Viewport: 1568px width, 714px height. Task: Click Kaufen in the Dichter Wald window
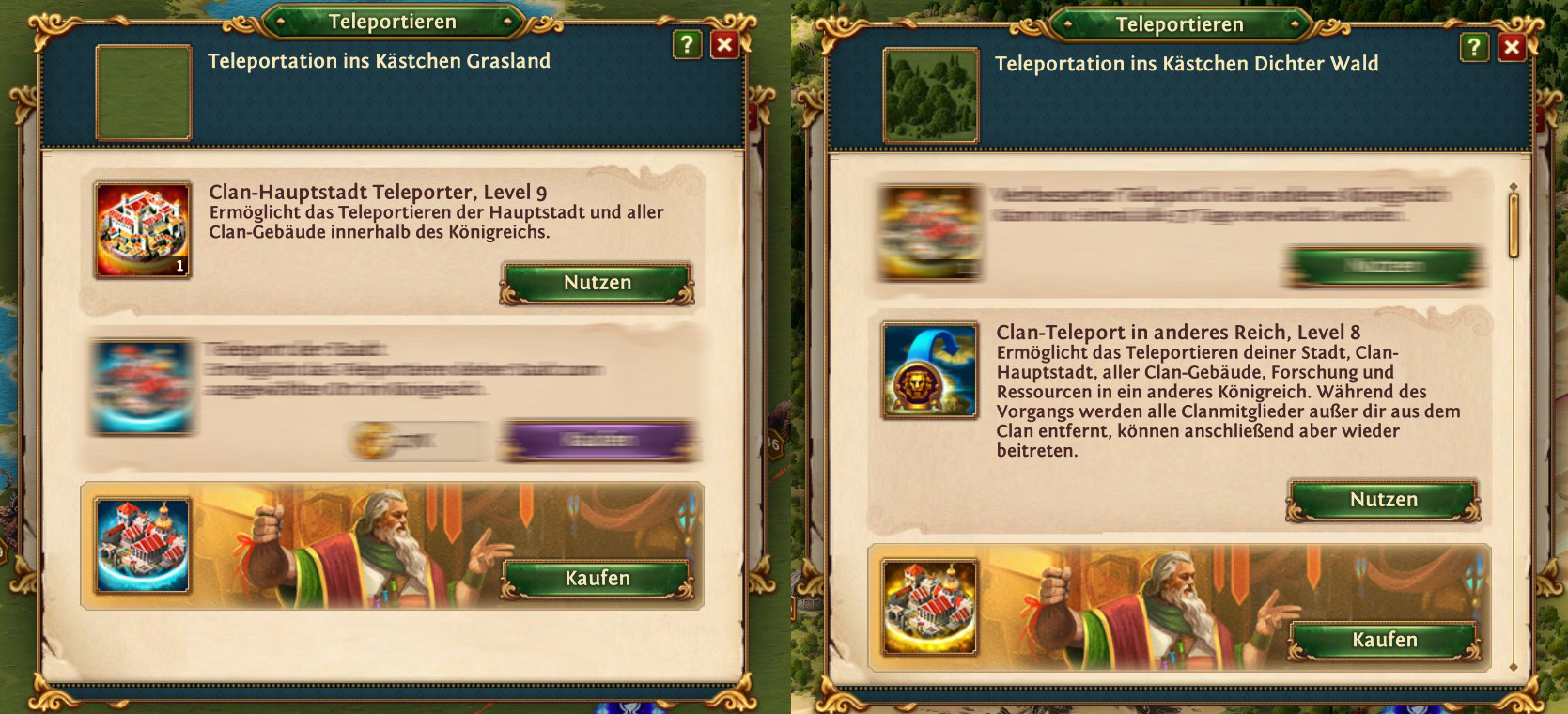pyautogui.click(x=1384, y=640)
